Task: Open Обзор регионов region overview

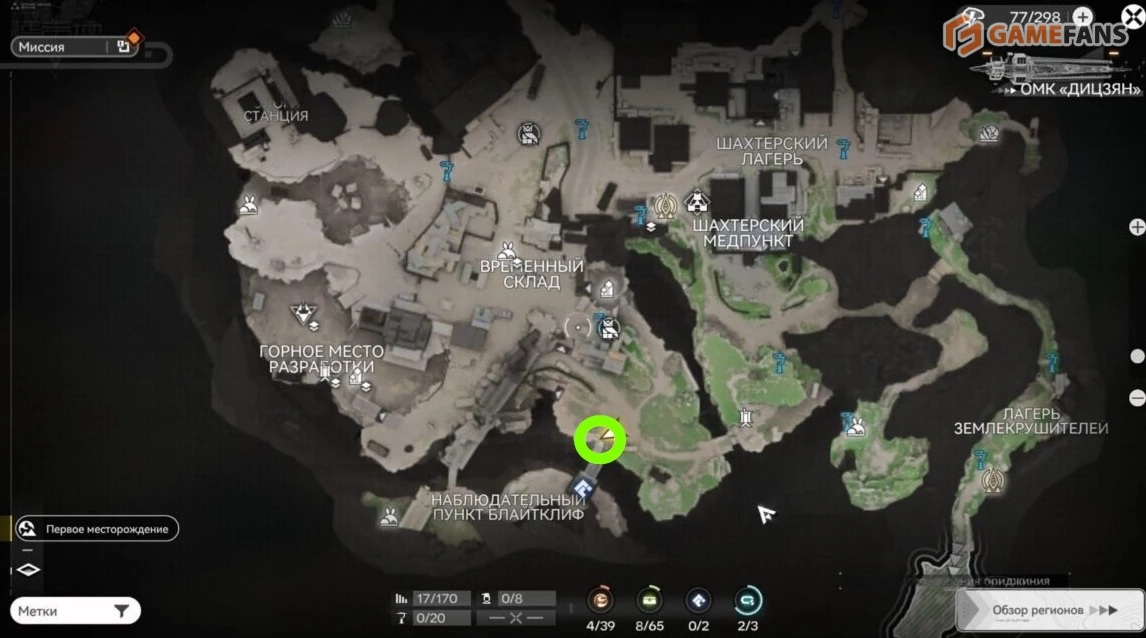Action: click(1049, 609)
